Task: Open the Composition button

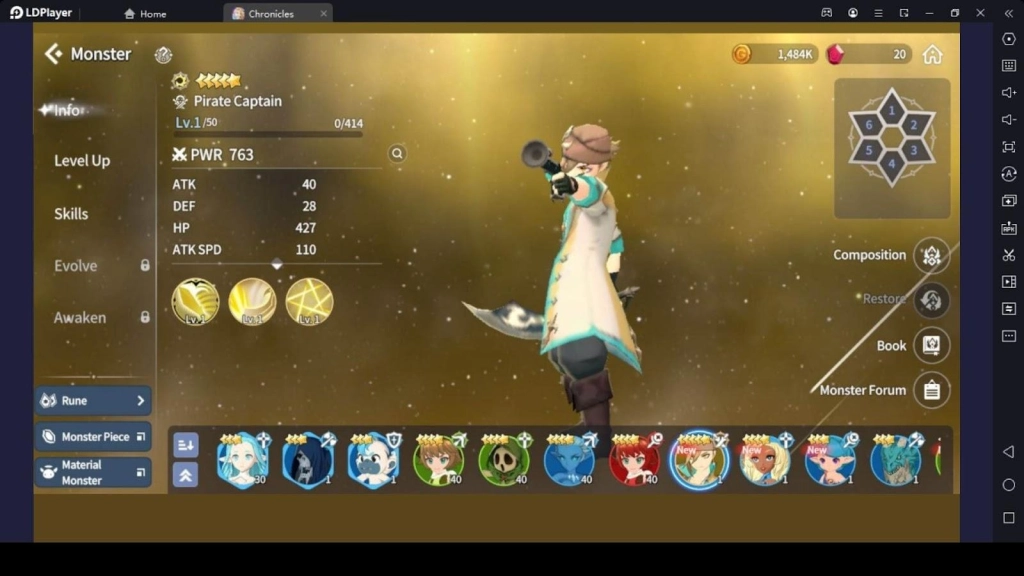Action: coord(931,256)
